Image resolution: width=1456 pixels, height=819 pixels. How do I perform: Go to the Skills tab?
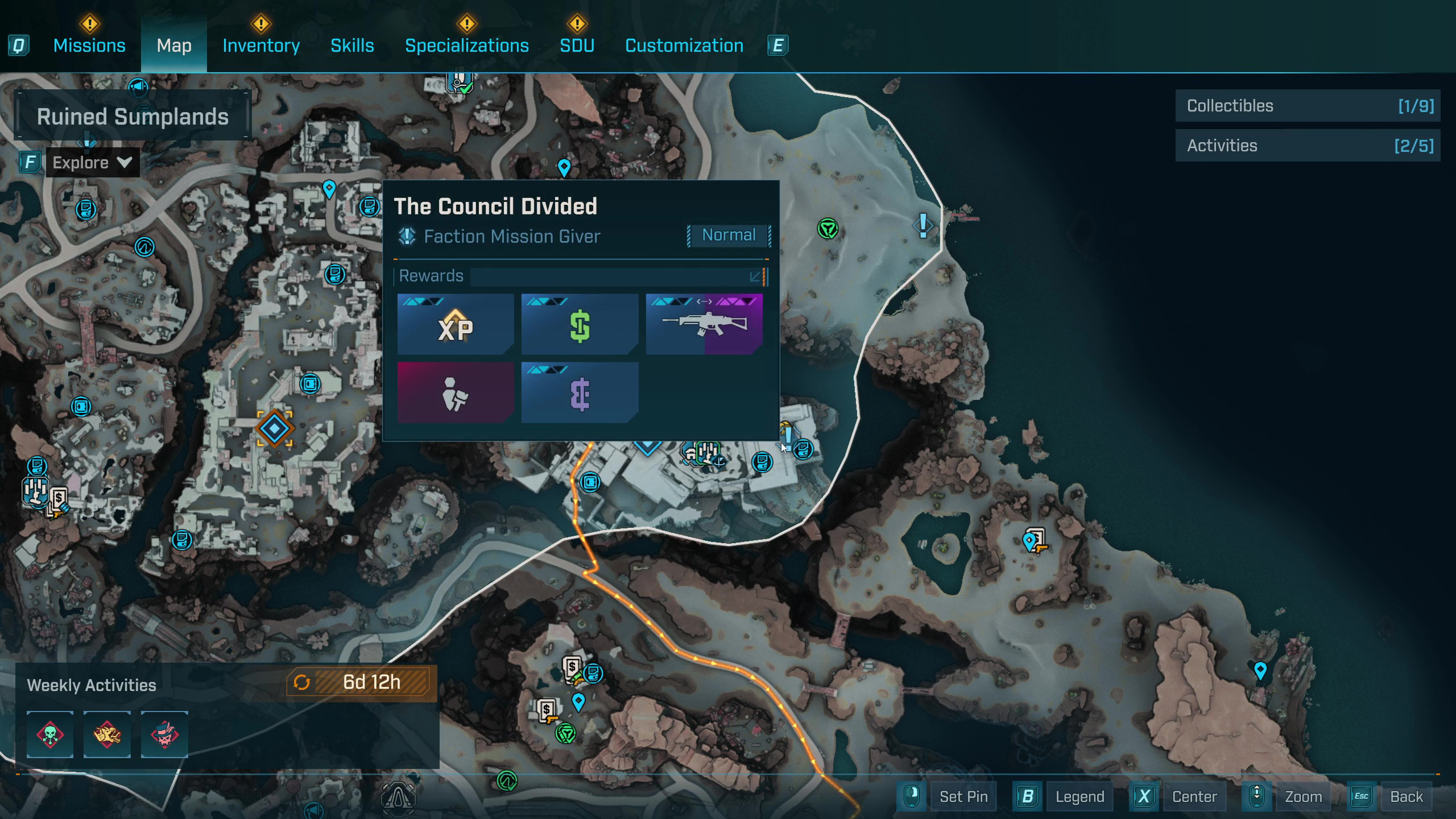click(x=352, y=45)
